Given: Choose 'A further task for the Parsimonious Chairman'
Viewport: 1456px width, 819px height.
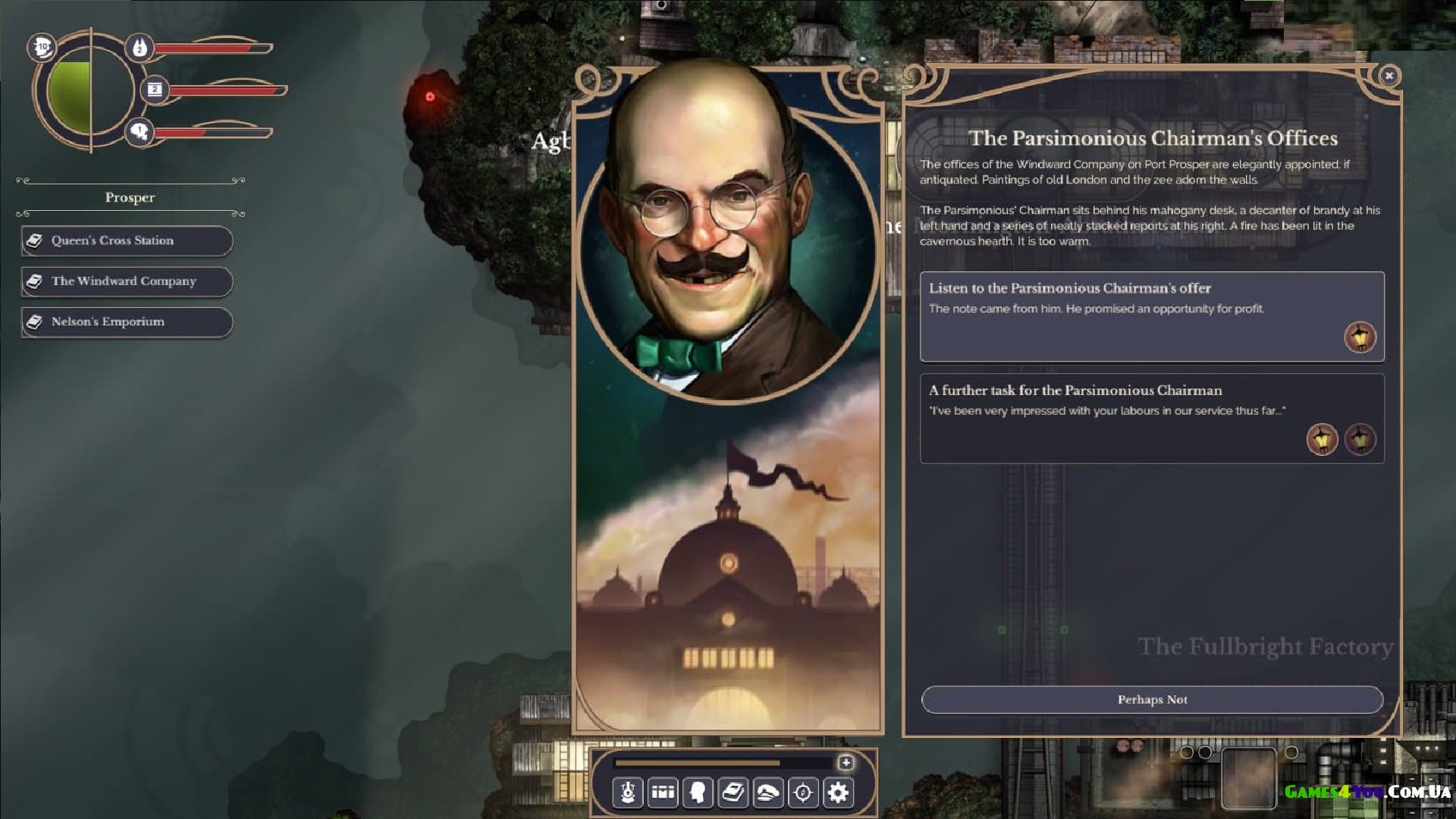Looking at the screenshot, I should (1151, 417).
